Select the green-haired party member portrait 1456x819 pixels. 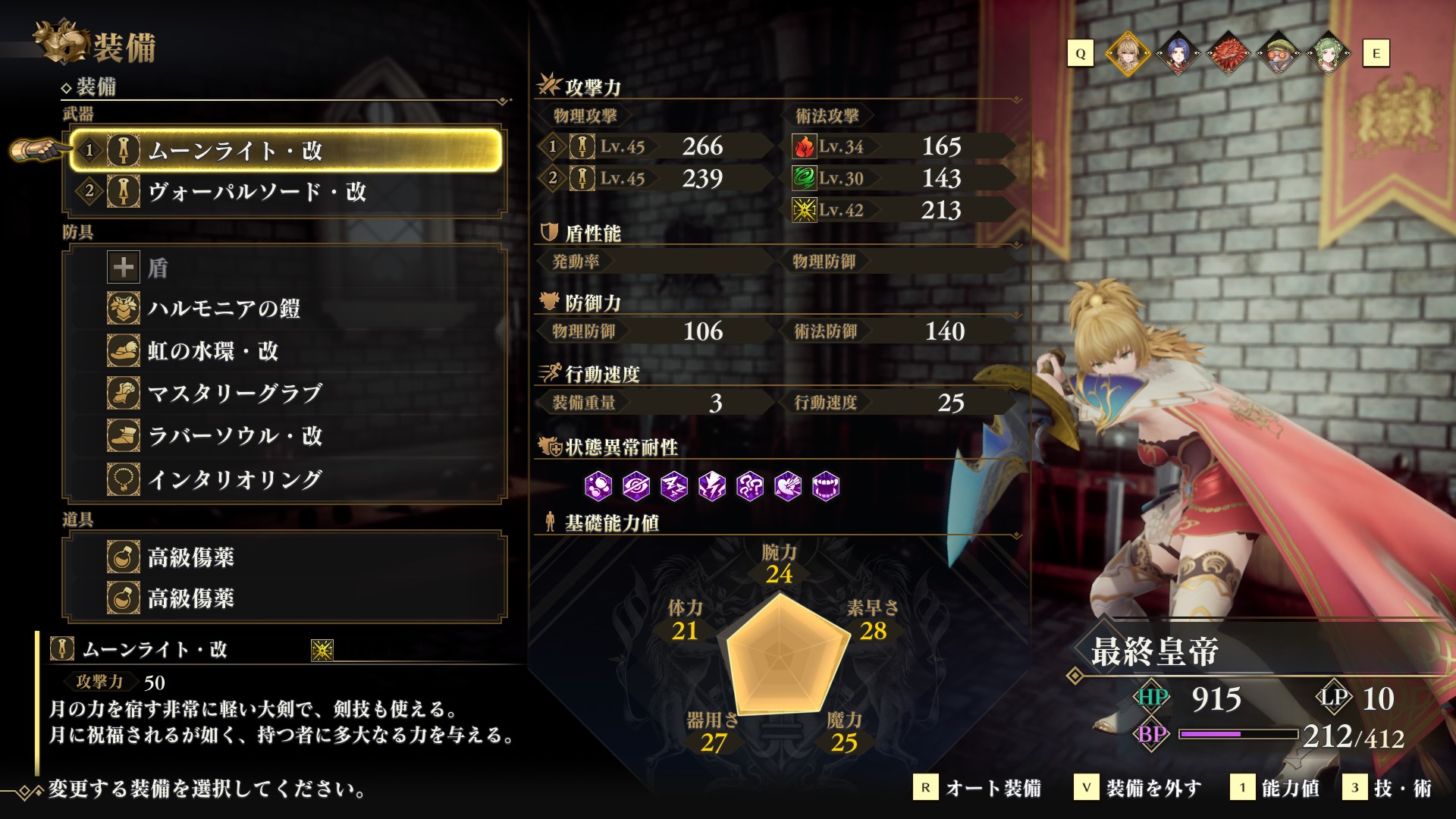click(x=1327, y=54)
